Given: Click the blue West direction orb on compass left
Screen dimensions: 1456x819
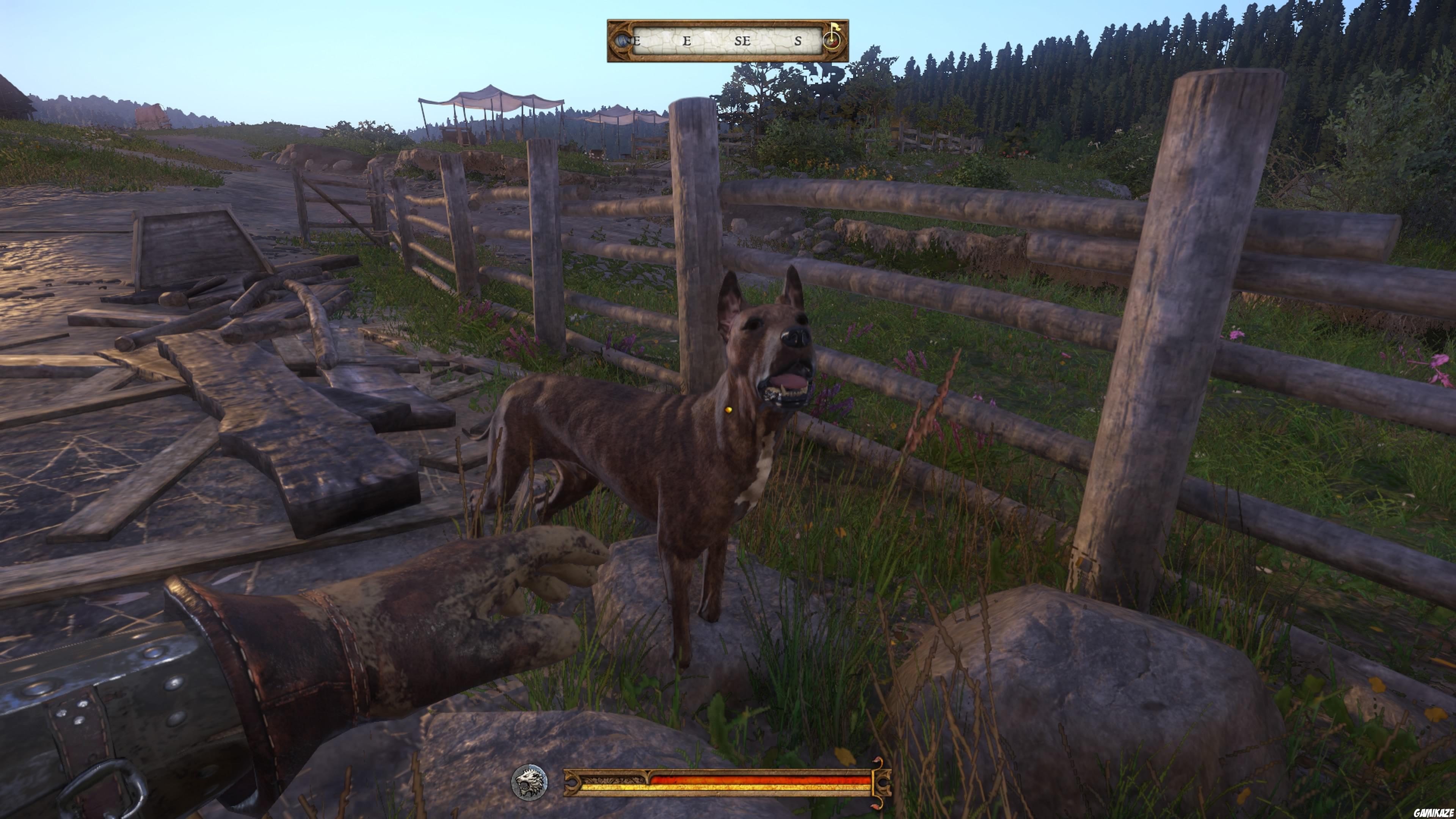Looking at the screenshot, I should point(622,41).
